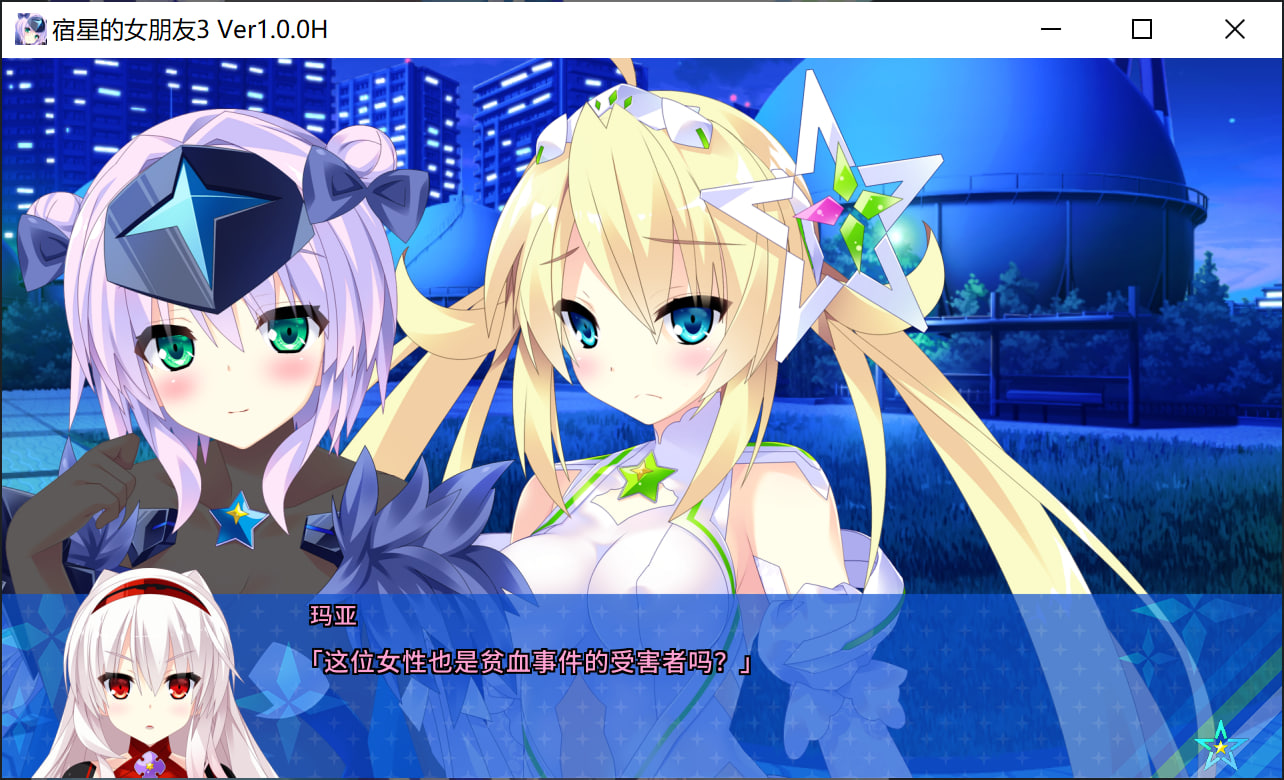Click the star advance indicator in the dialogue box
Viewport: 1284px width, 780px height.
pos(1220,745)
